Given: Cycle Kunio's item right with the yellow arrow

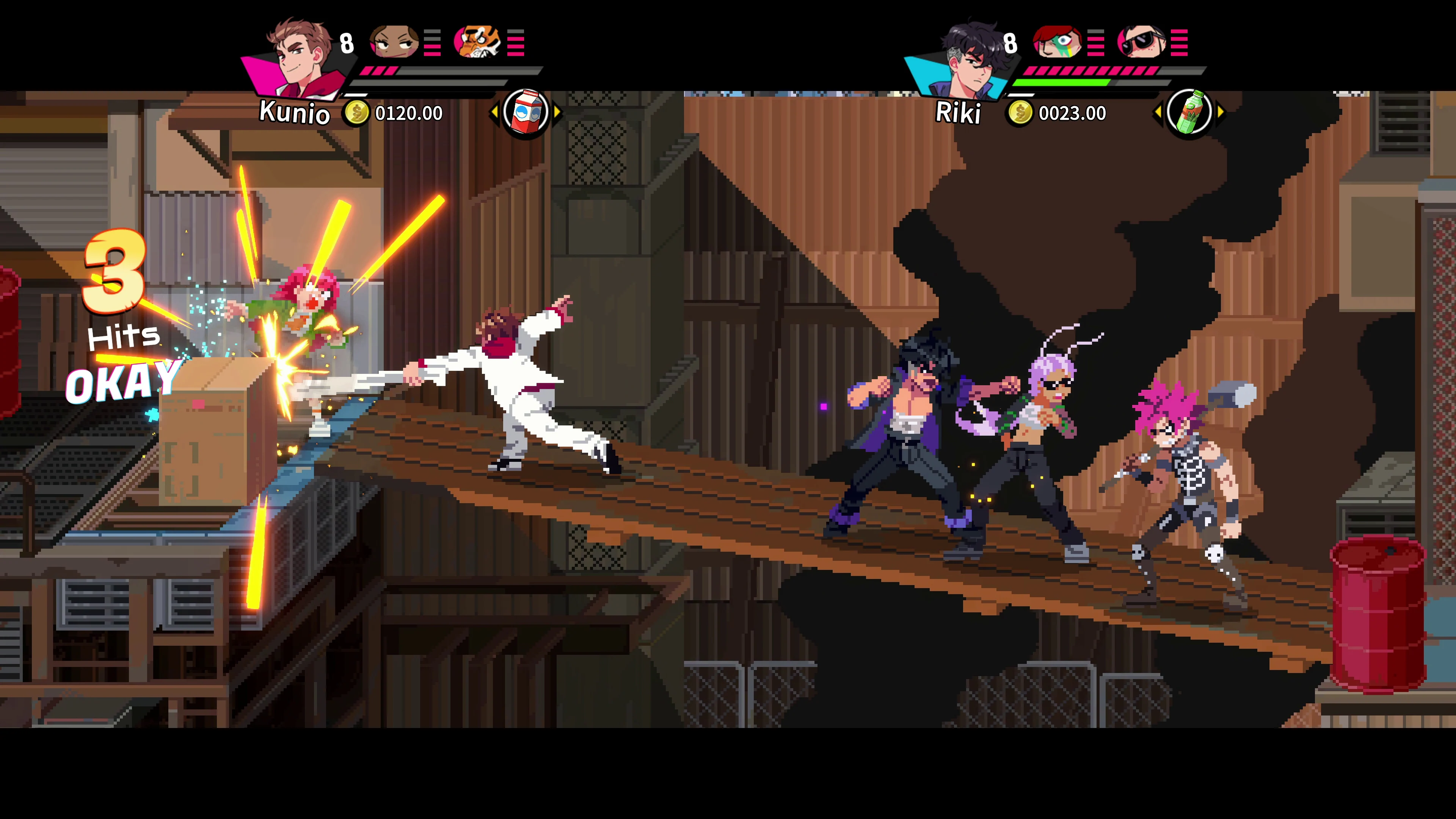Looking at the screenshot, I should pos(556,112).
